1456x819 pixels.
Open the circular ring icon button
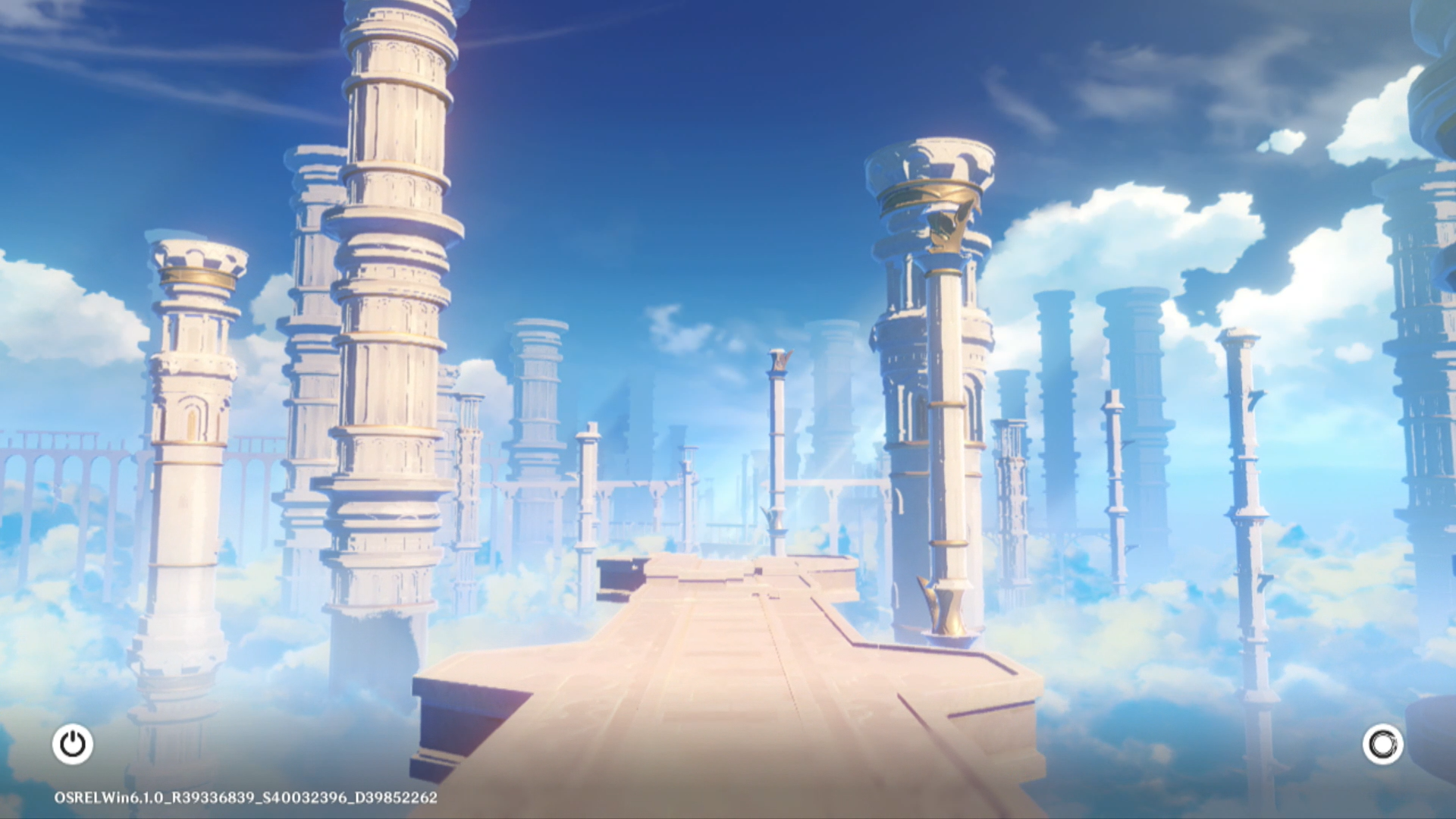coord(1382,744)
